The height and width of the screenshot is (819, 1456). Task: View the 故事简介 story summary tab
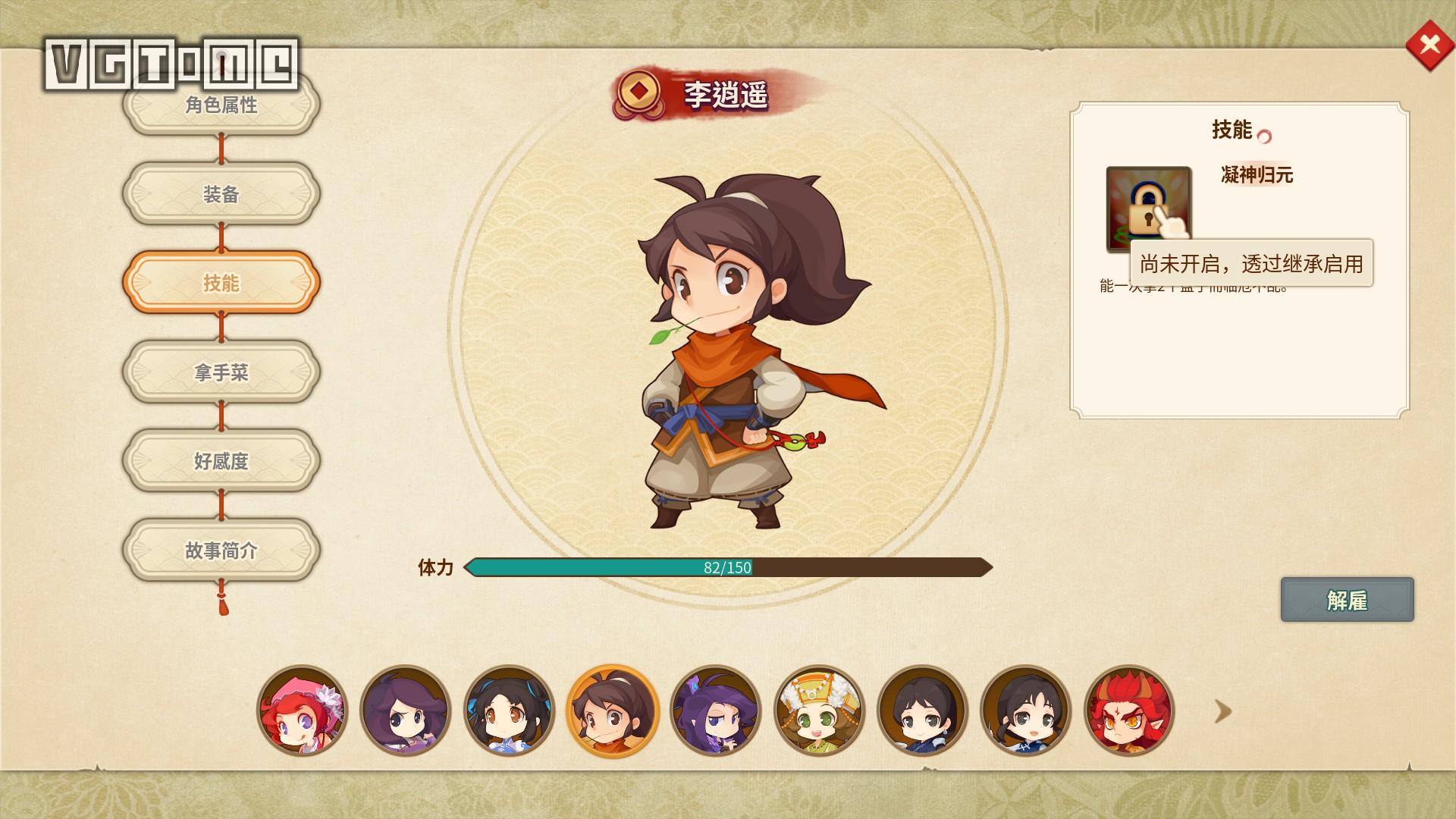[221, 551]
